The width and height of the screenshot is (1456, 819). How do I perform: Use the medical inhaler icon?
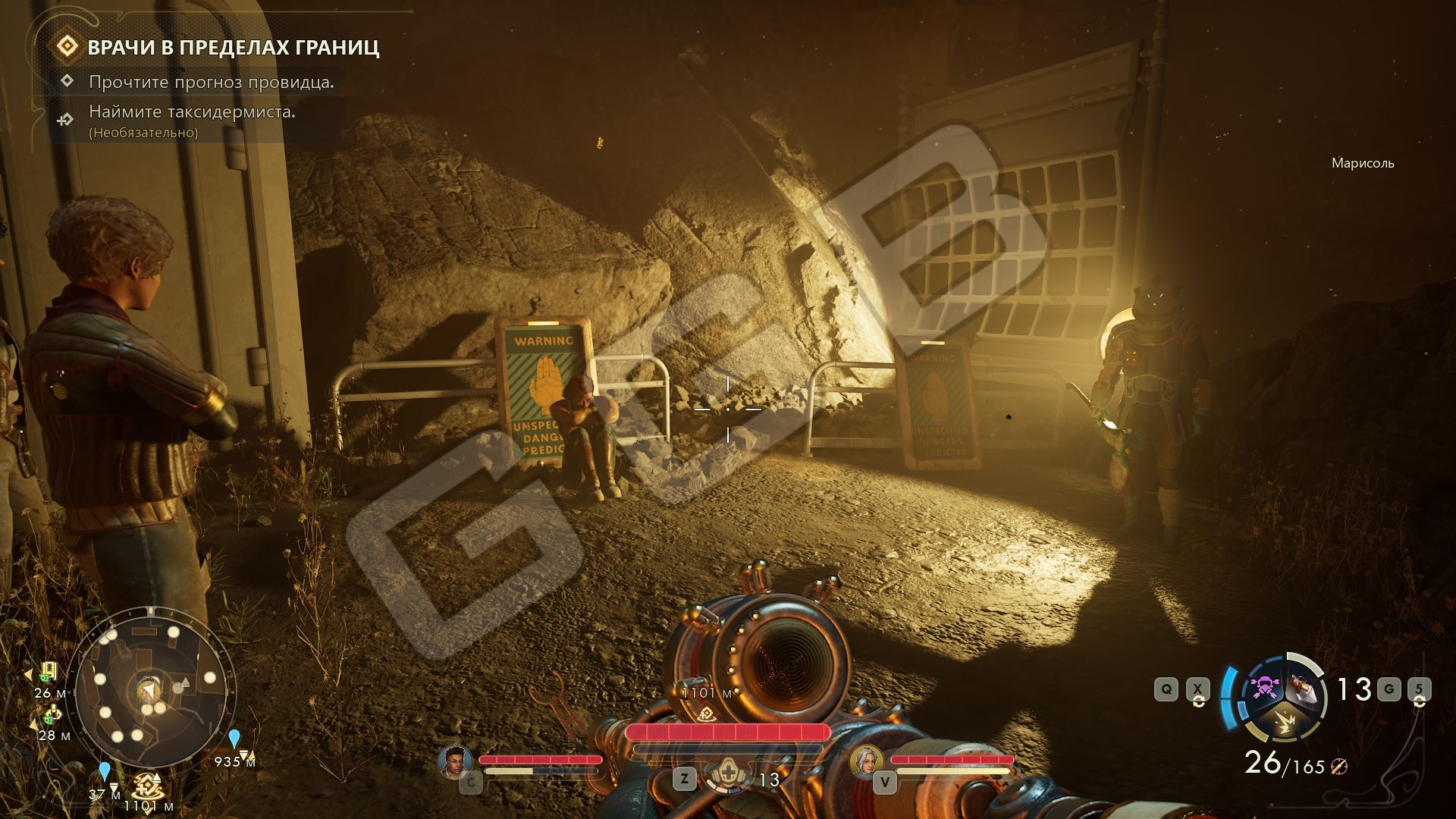(x=727, y=776)
